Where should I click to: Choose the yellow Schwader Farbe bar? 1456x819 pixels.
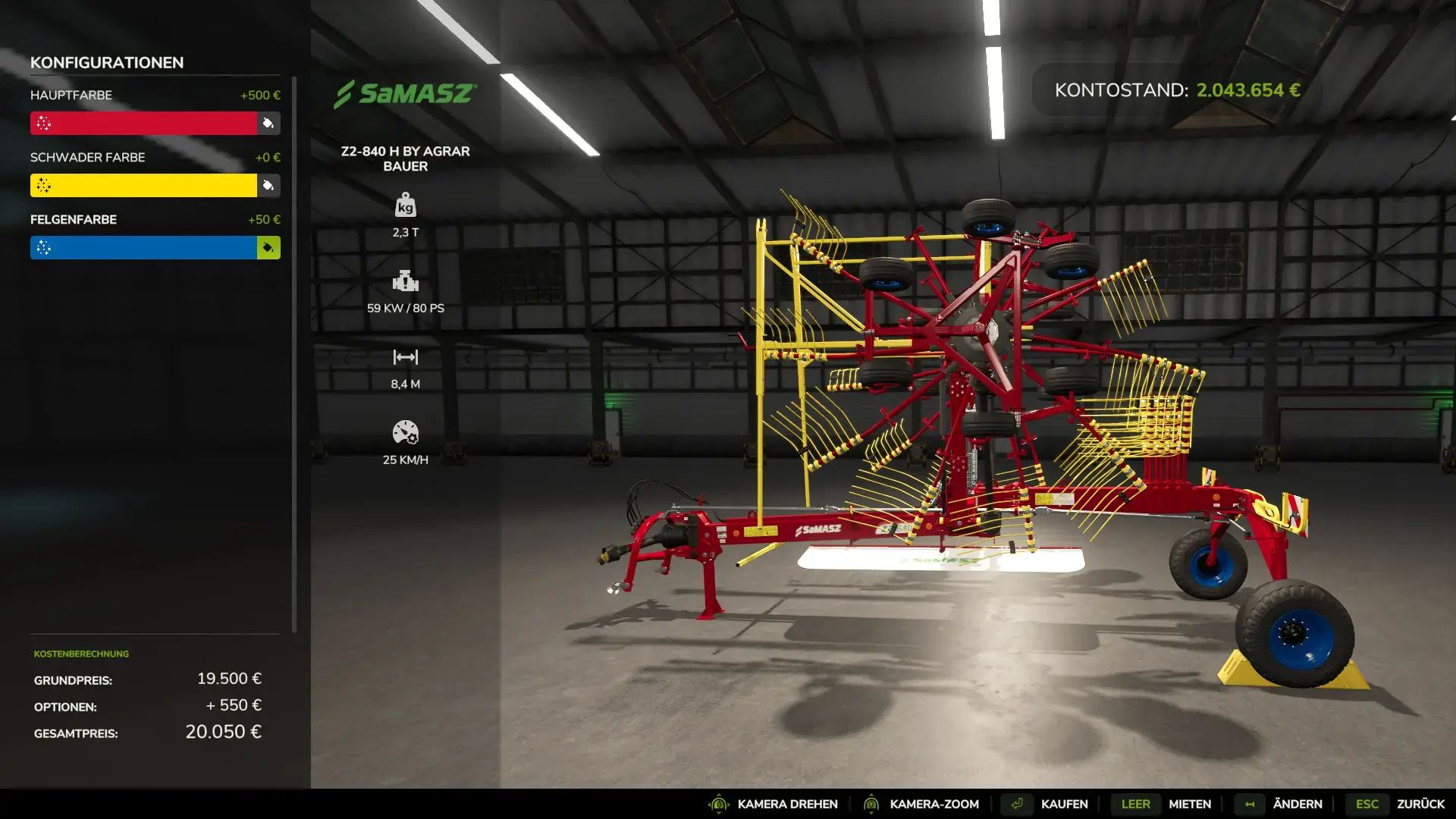[x=144, y=185]
